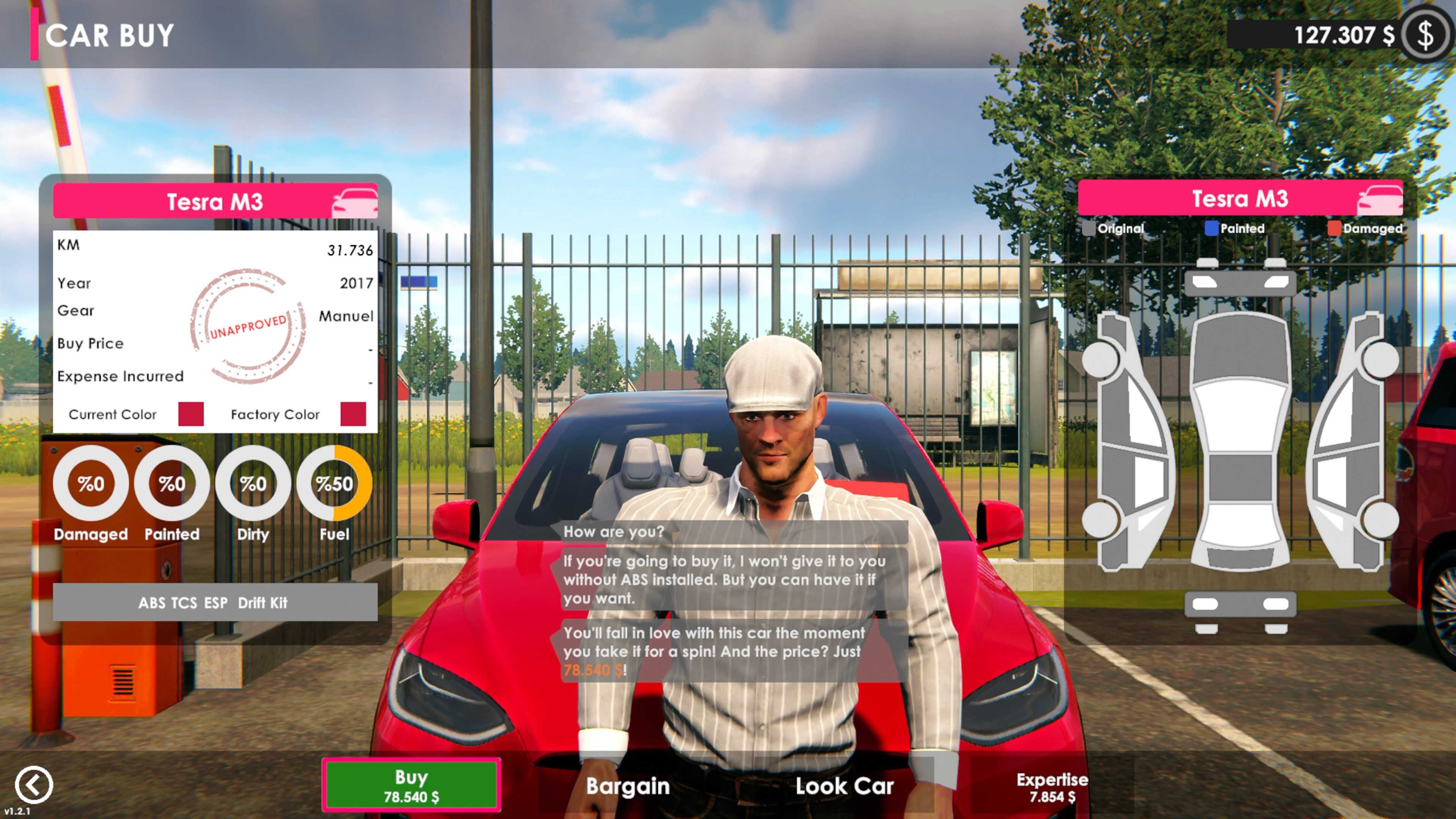This screenshot has height=819, width=1456.
Task: Open the Bargain option
Action: [628, 786]
